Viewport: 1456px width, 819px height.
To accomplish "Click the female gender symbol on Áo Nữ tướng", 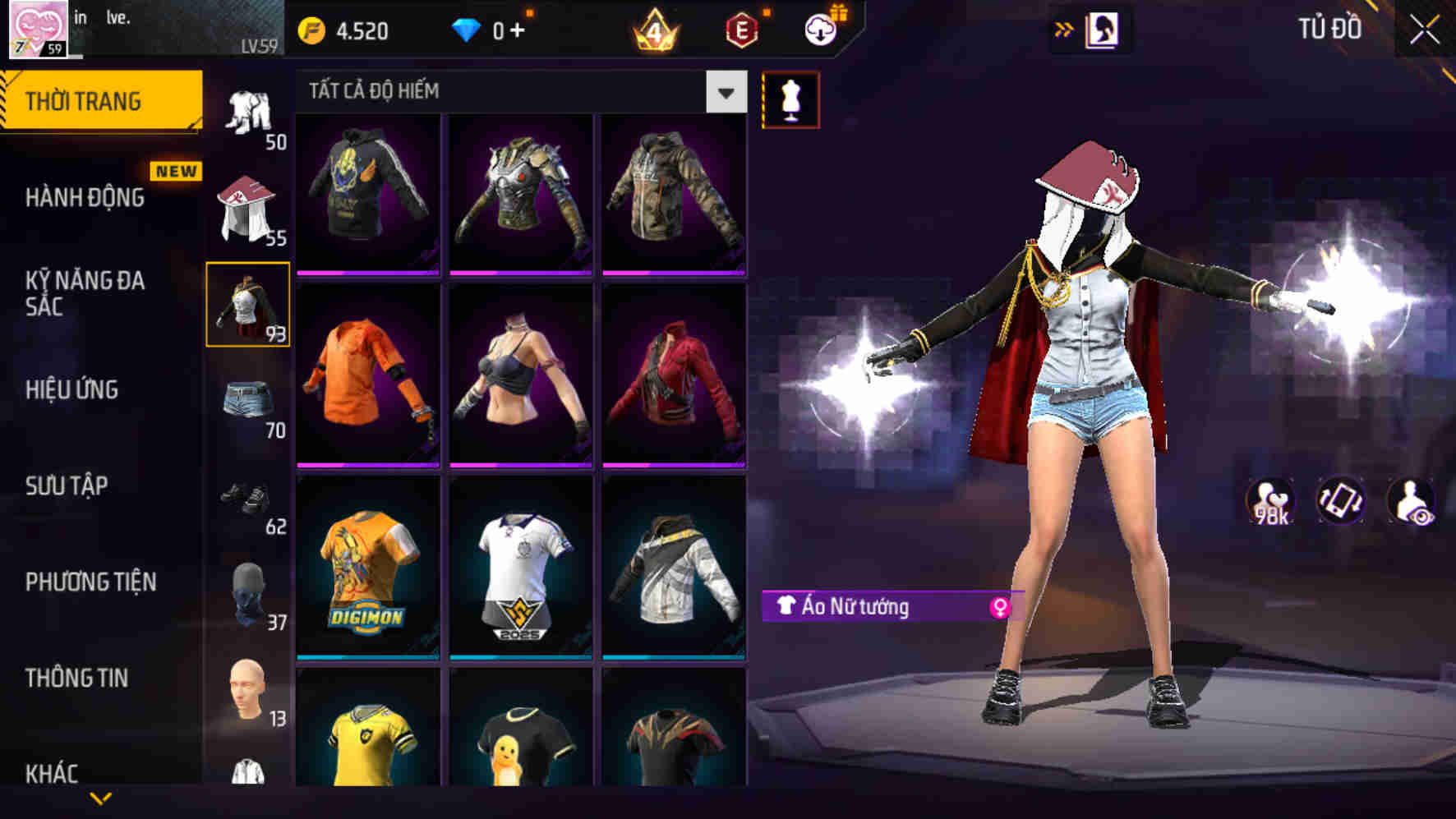I will [1002, 606].
